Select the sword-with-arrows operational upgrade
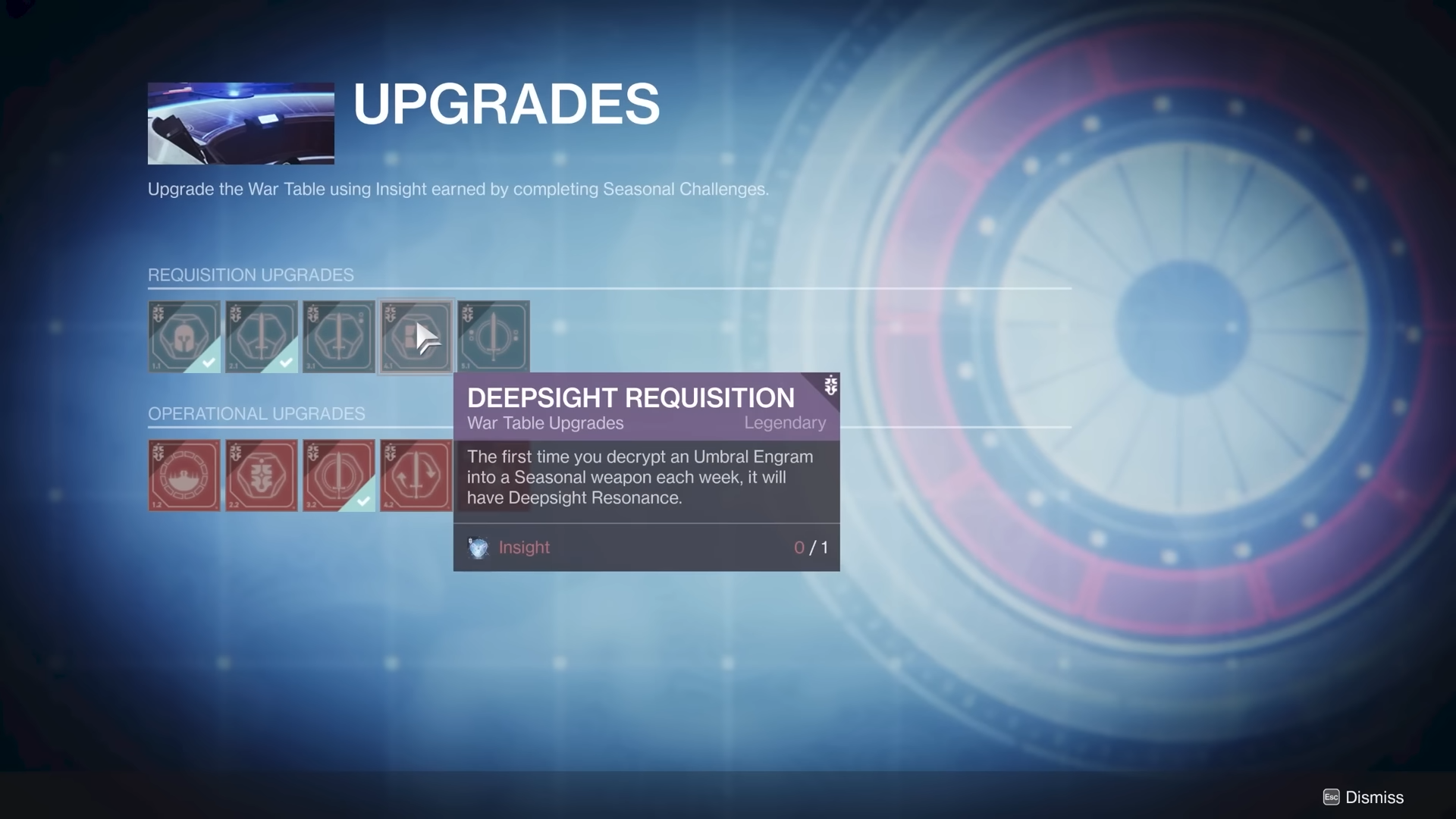This screenshot has height=819, width=1456. tap(416, 475)
